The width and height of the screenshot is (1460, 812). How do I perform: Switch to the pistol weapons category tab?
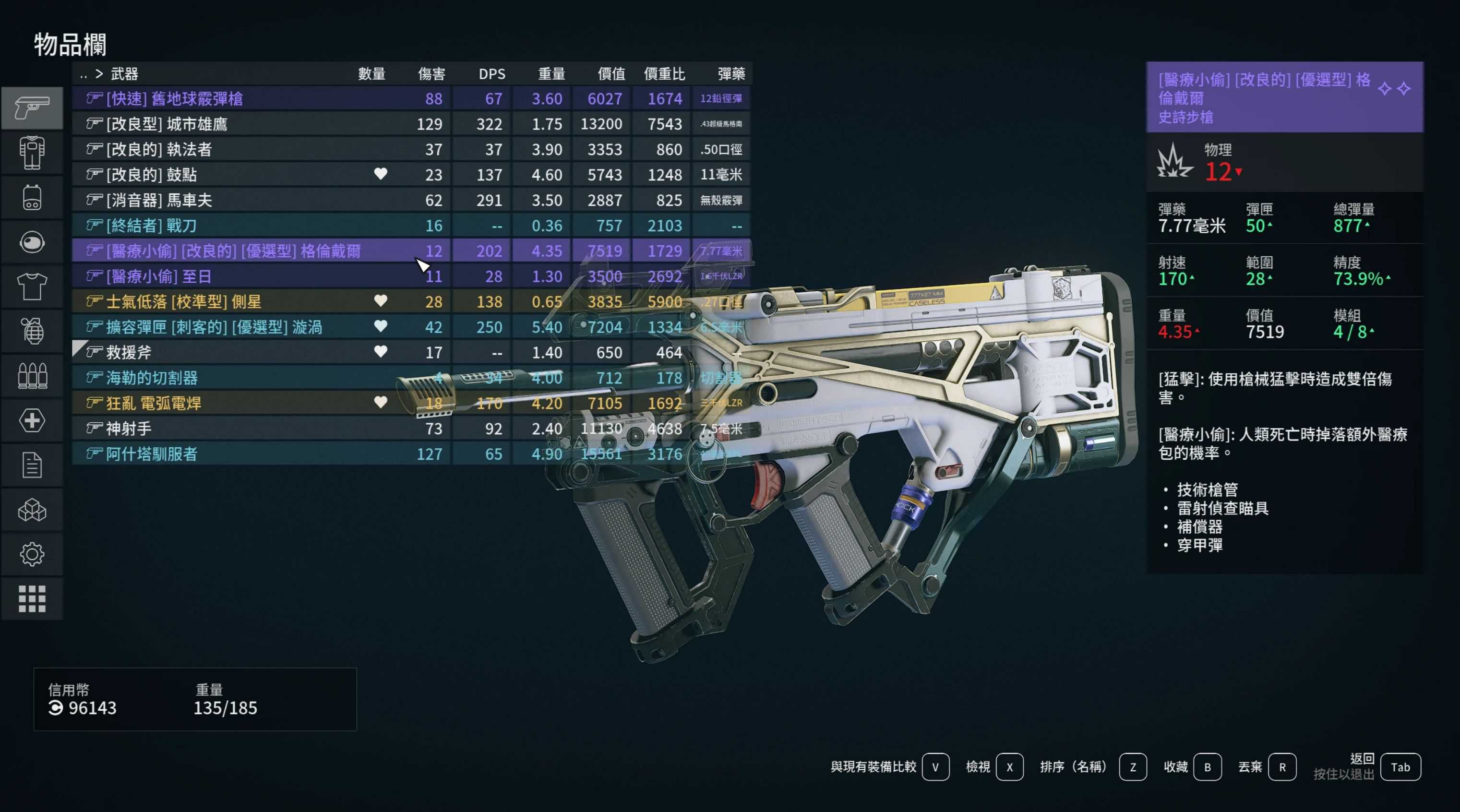tap(32, 107)
